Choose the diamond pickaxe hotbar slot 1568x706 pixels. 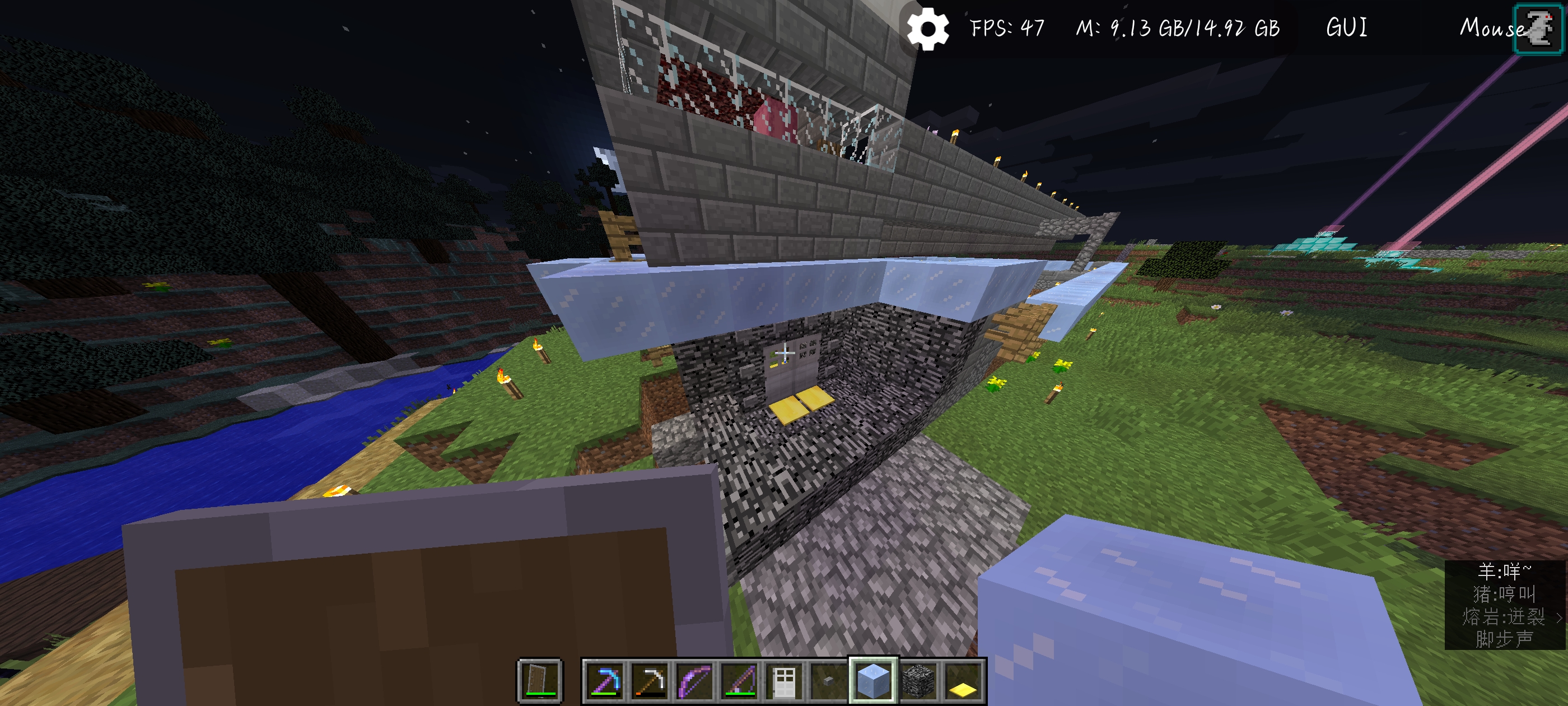coord(604,680)
